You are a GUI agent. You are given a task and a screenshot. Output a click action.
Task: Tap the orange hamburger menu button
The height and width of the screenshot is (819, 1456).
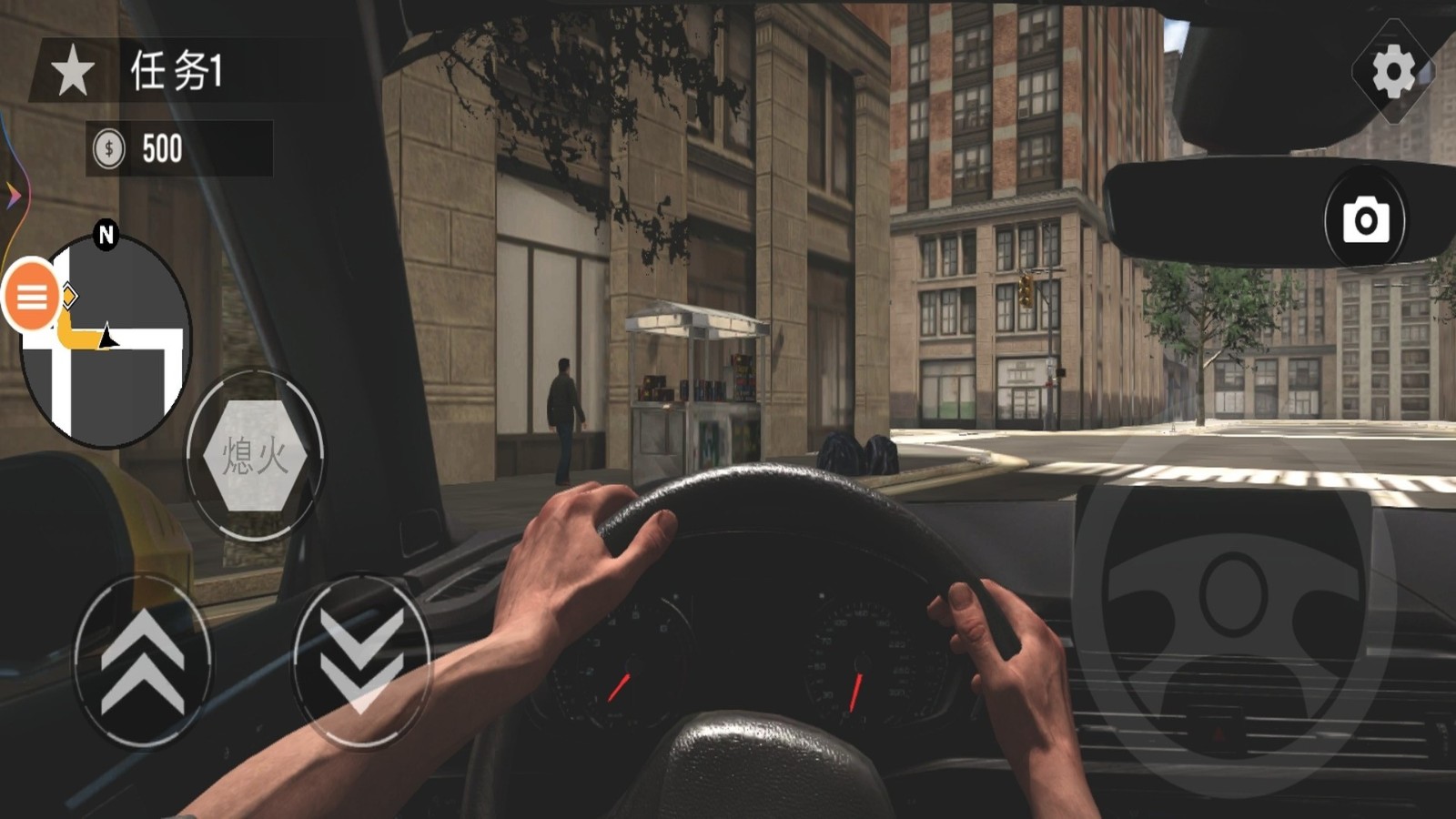[x=32, y=296]
